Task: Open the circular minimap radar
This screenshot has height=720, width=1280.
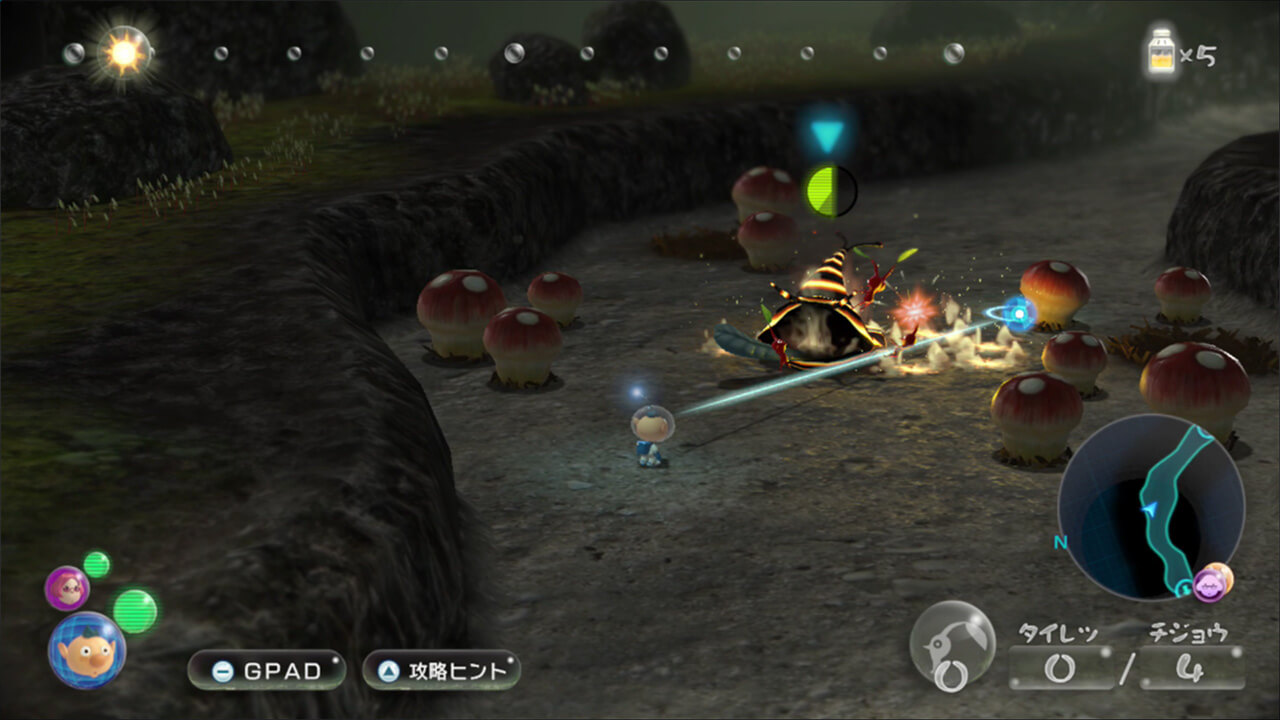Action: 1150,506
